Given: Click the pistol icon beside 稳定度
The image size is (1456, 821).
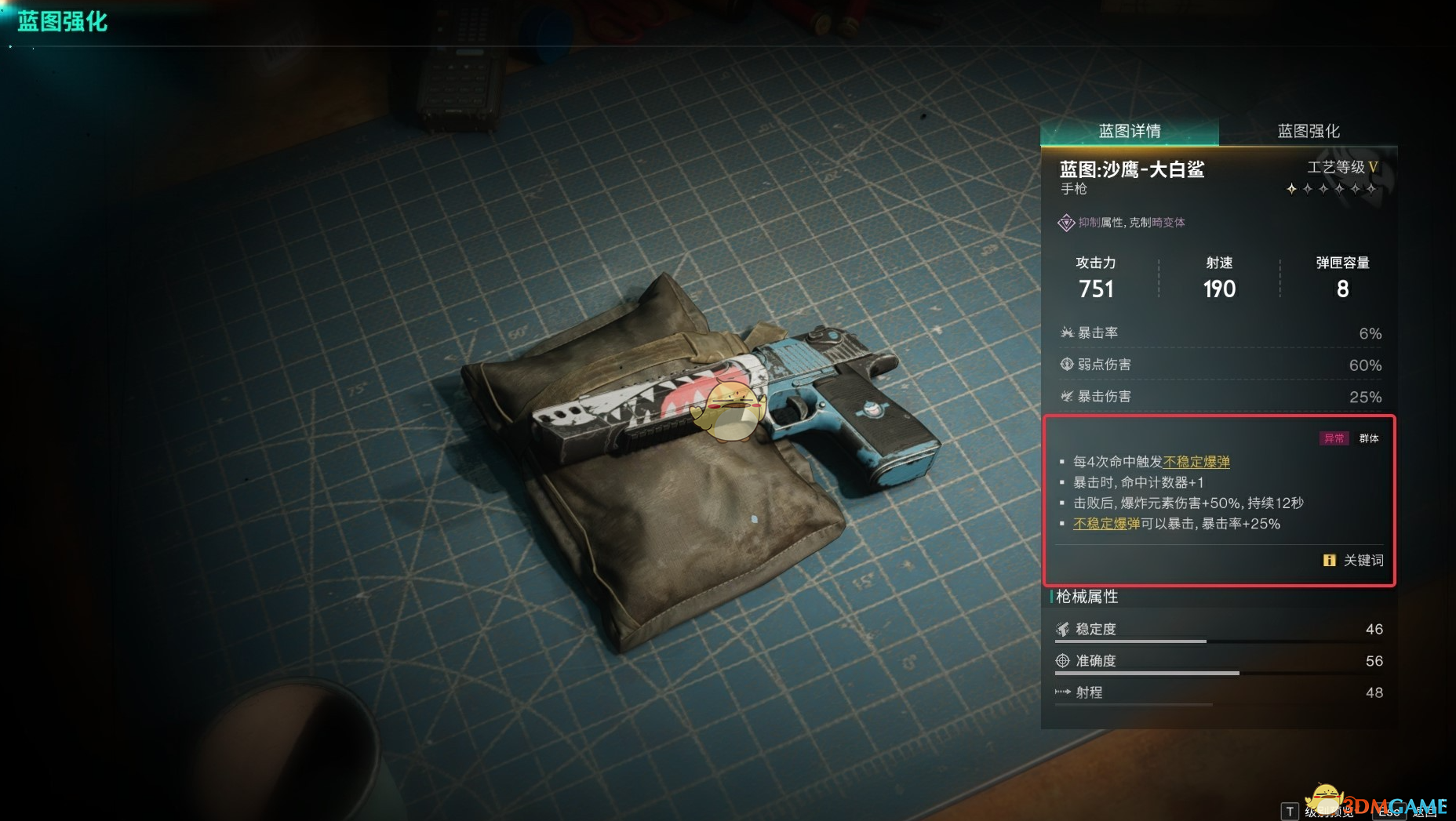Looking at the screenshot, I should point(1062,629).
